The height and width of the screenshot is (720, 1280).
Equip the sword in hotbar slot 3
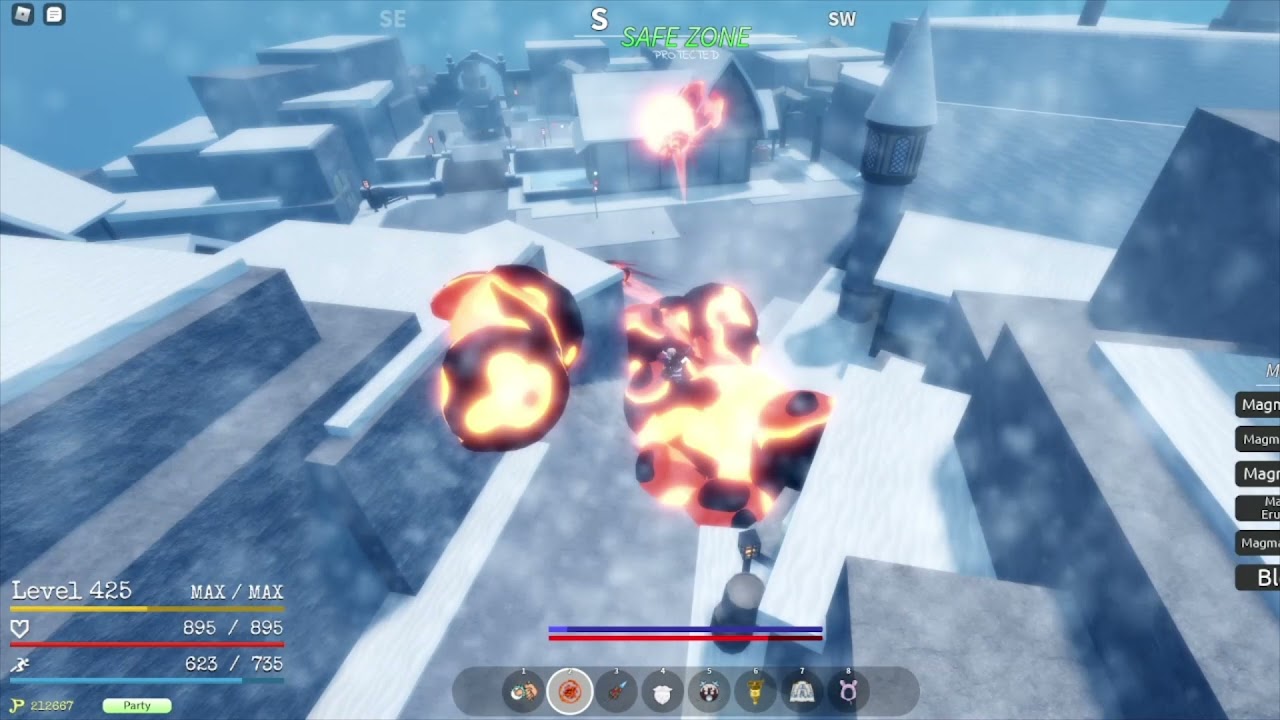pyautogui.click(x=616, y=691)
